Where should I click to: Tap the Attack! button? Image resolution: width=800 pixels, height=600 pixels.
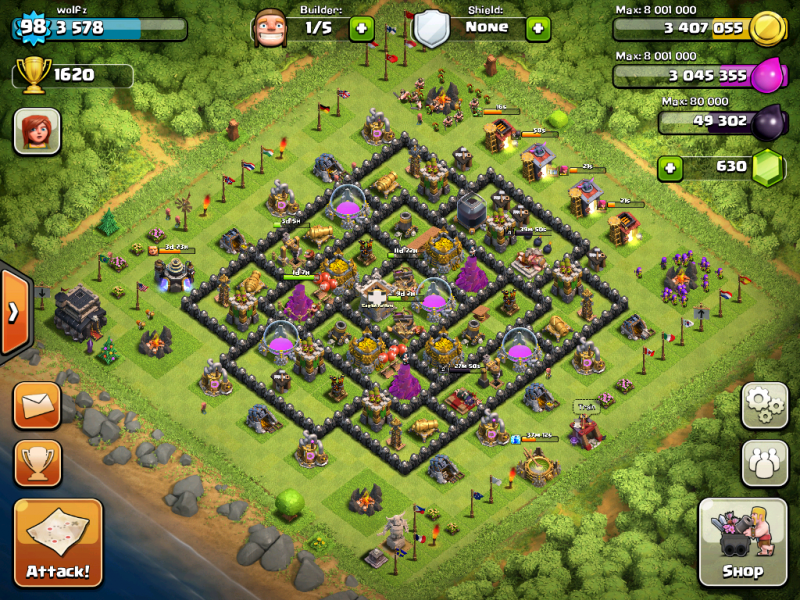click(x=57, y=542)
